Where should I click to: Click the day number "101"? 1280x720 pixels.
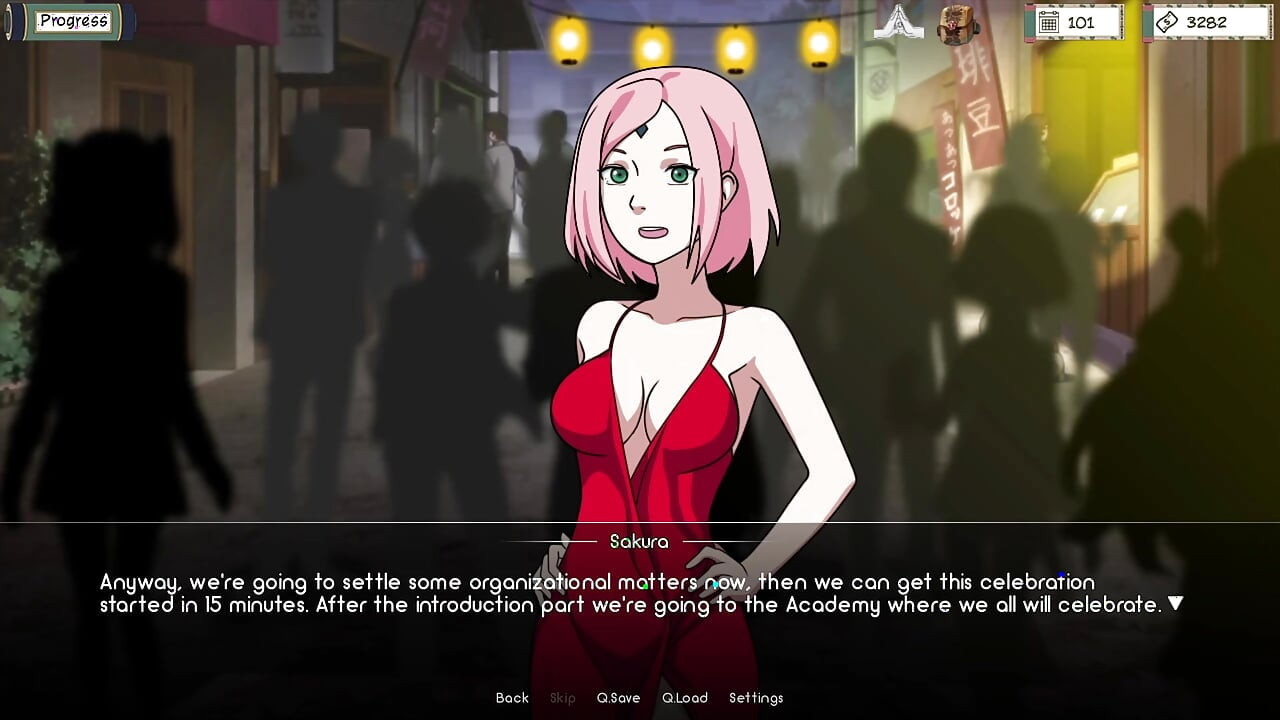tap(1083, 21)
